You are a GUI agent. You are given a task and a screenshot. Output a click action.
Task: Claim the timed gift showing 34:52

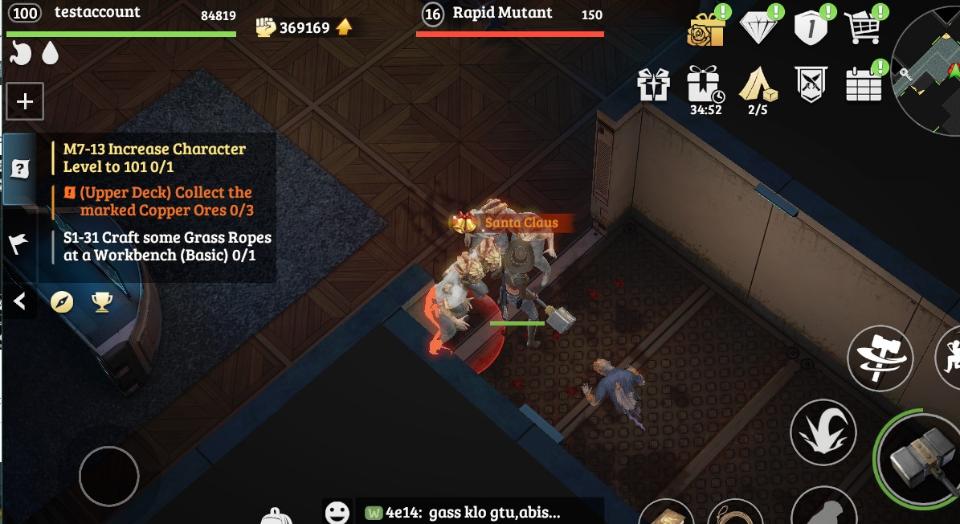705,85
